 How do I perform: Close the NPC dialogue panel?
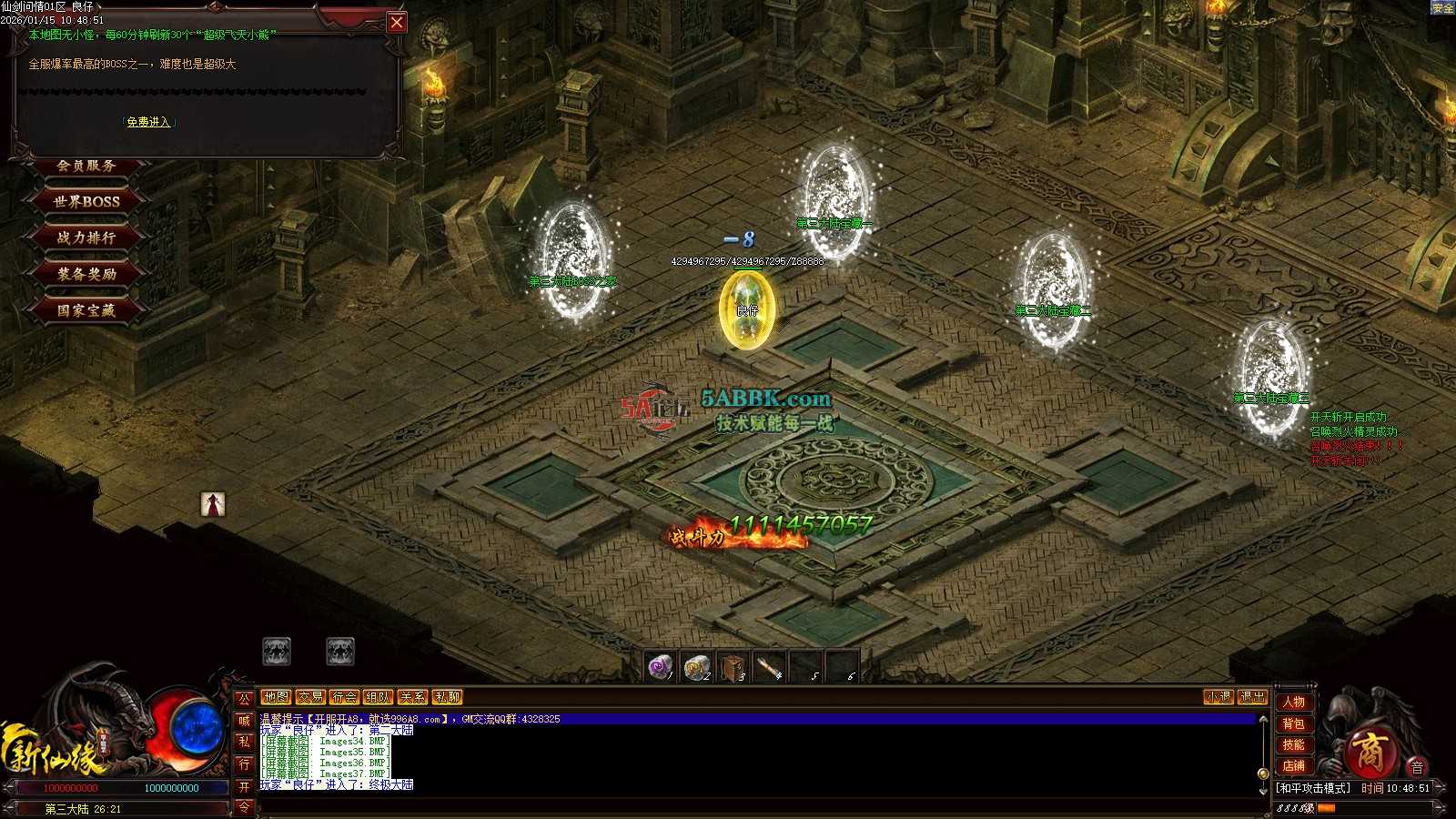pos(397,23)
